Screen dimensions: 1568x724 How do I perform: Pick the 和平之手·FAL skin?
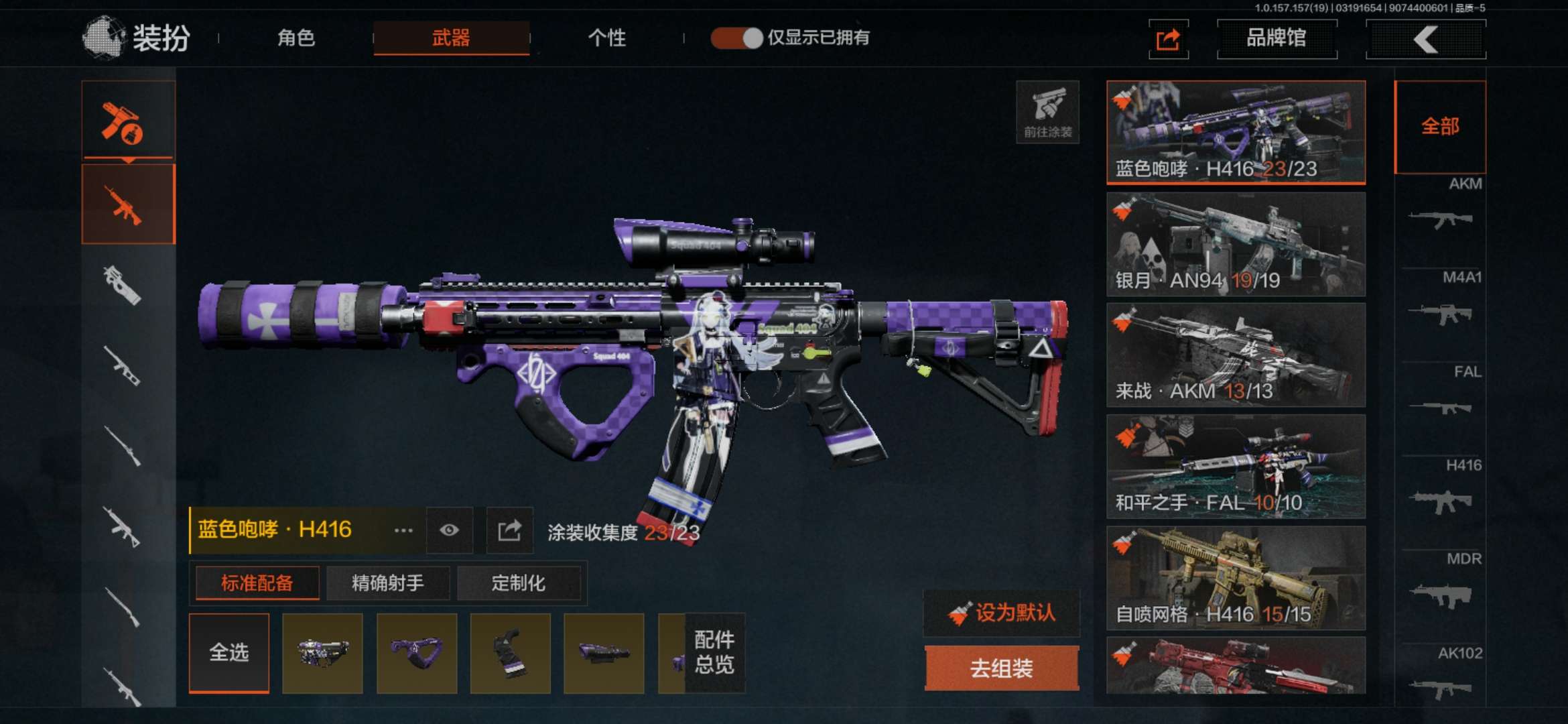click(1236, 466)
